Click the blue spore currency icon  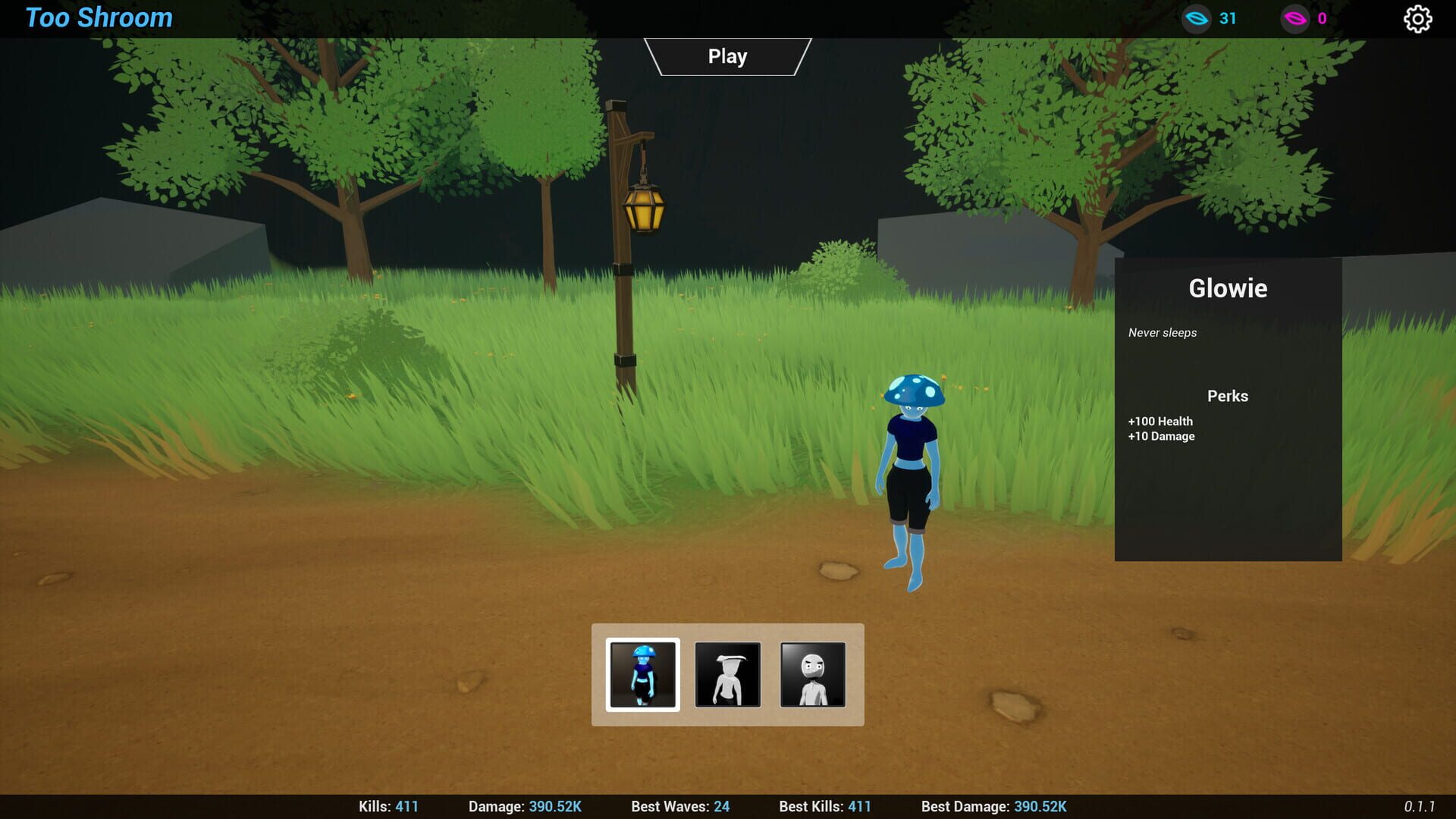pos(1197,19)
